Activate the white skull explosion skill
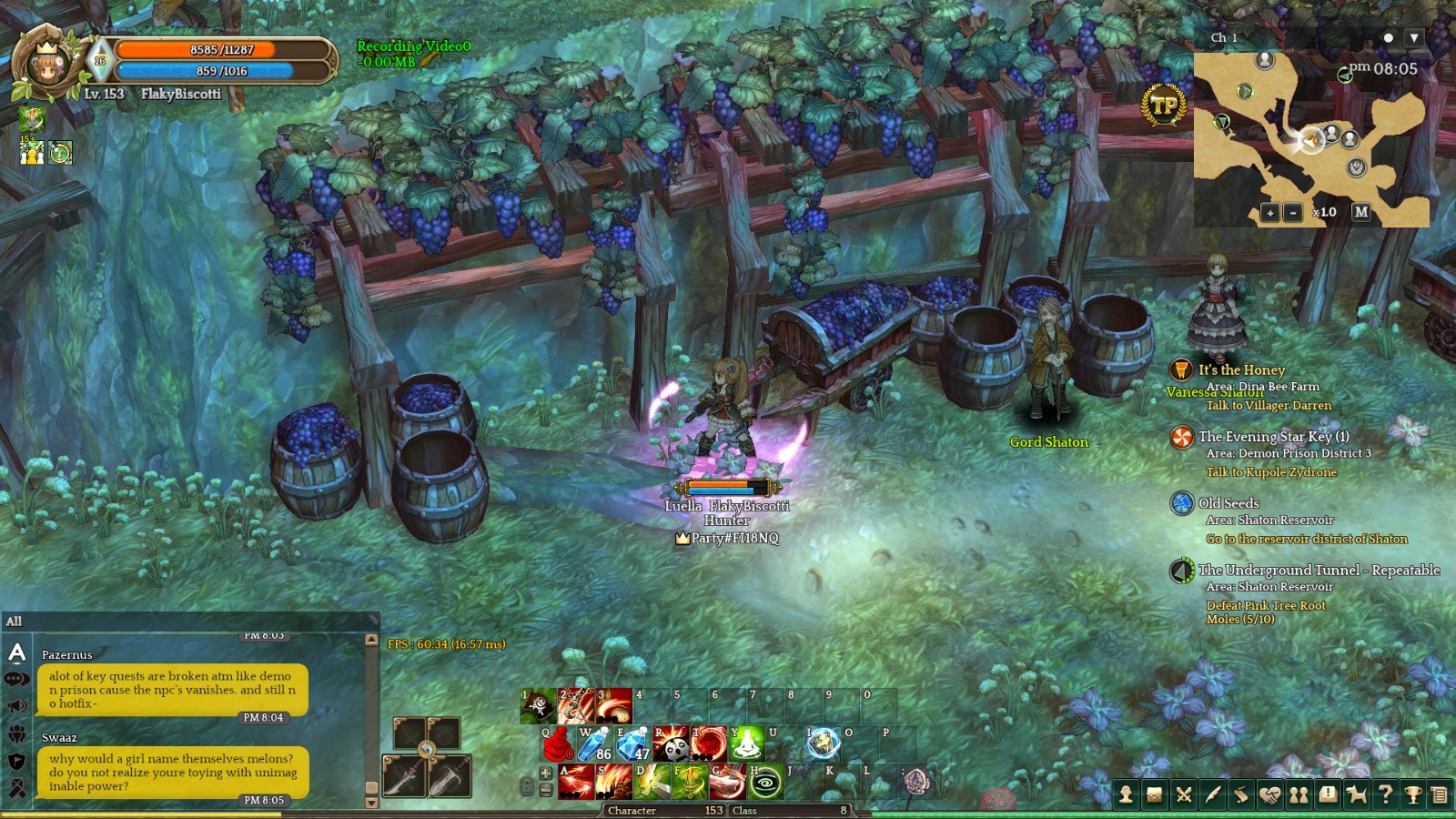Screen dimensions: 1456x819 click(x=671, y=743)
